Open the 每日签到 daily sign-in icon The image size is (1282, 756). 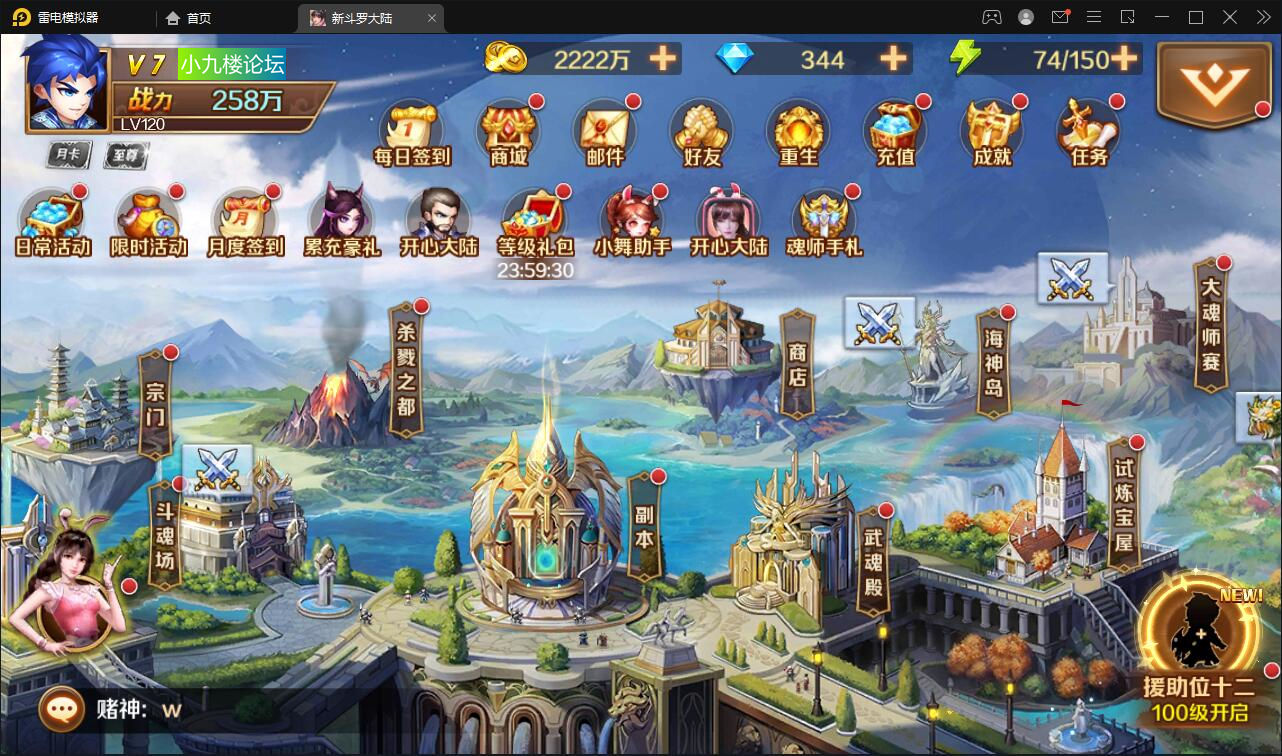click(x=411, y=133)
